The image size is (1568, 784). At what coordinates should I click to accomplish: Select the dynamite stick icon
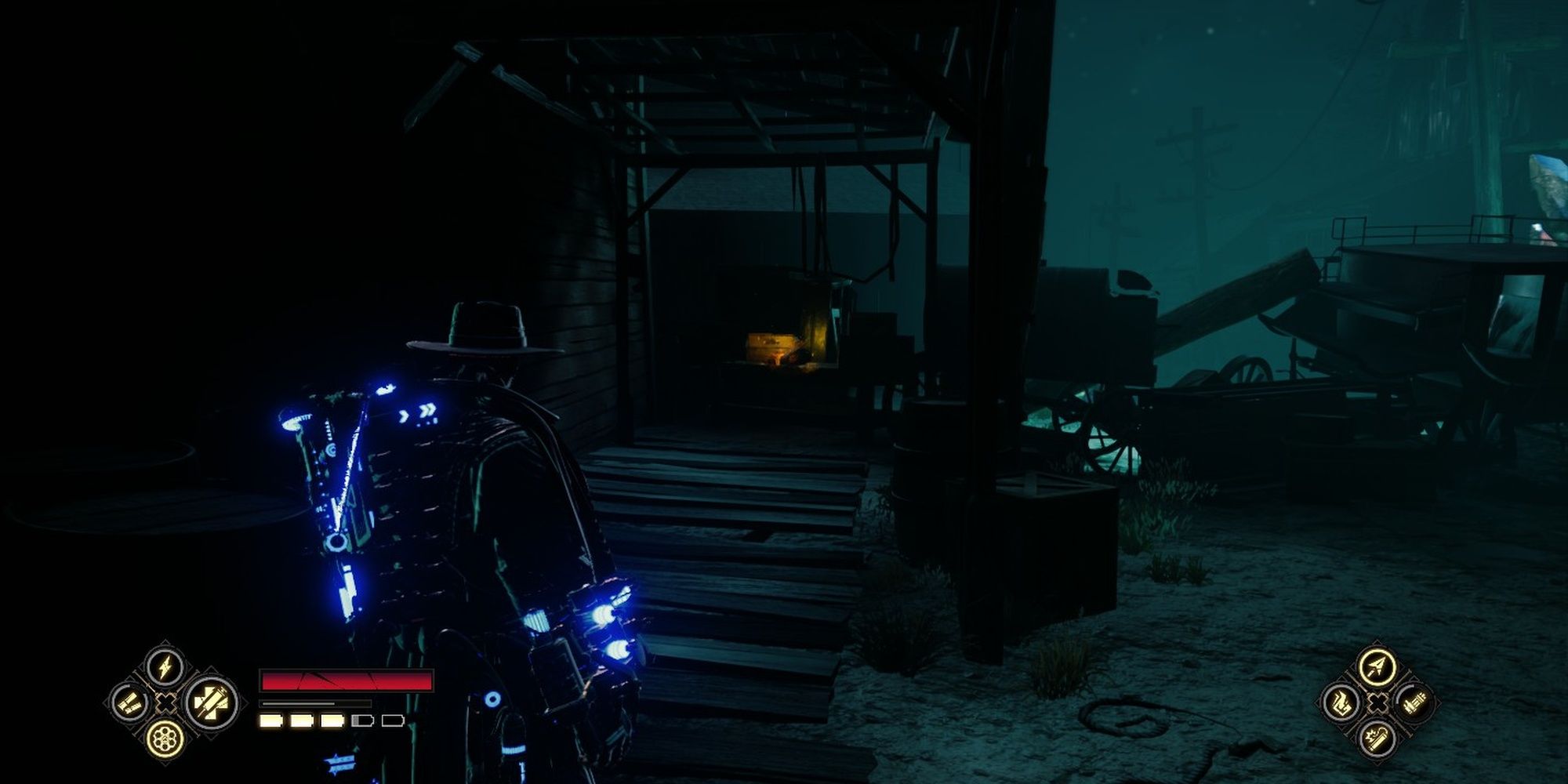pyautogui.click(x=1377, y=738)
